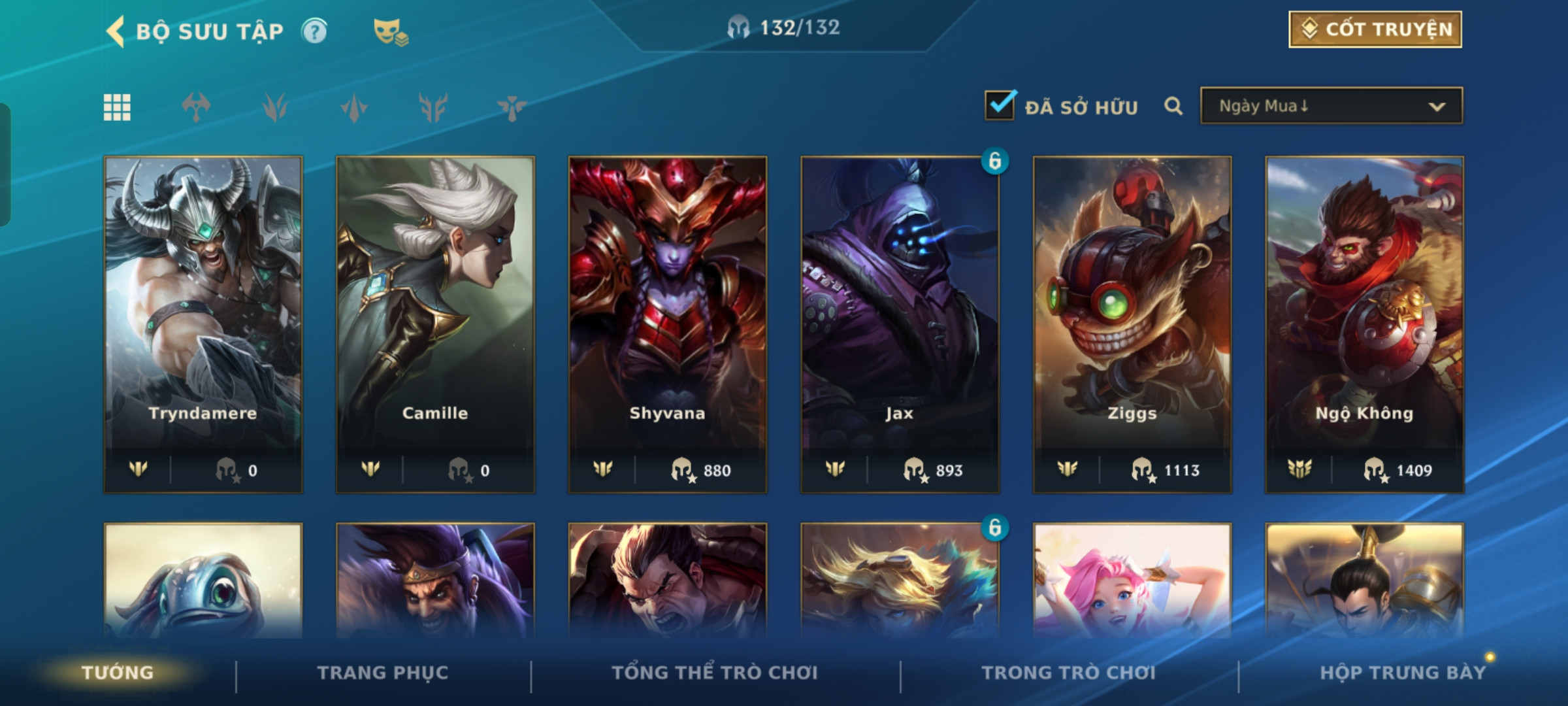Open the Tổng Thể Trò Chơi tab

(x=715, y=673)
